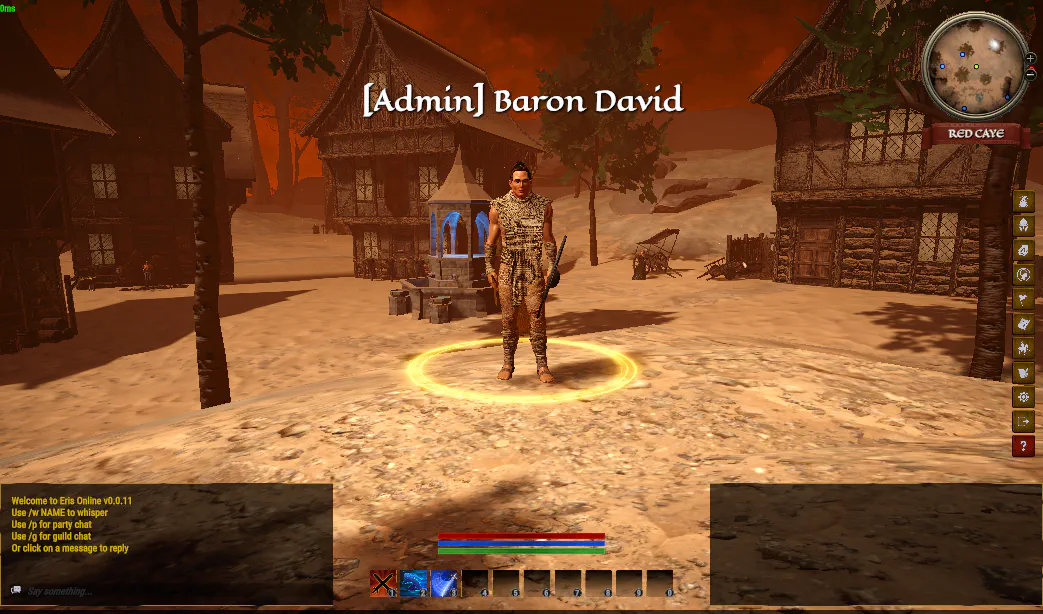Image resolution: width=1043 pixels, height=614 pixels.
Task: Click the circular minimap
Action: point(975,67)
